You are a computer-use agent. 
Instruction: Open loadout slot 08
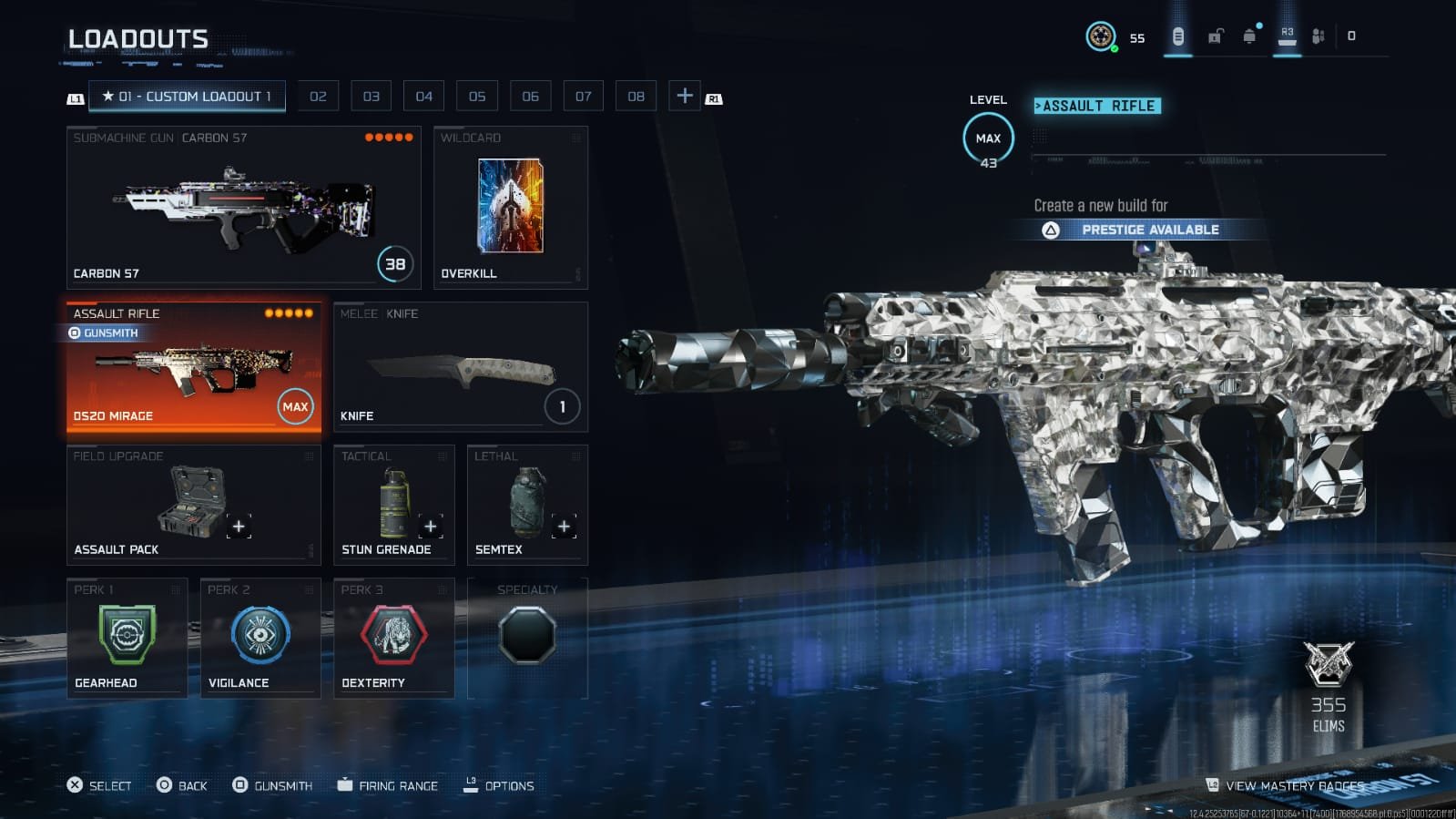[x=636, y=97]
